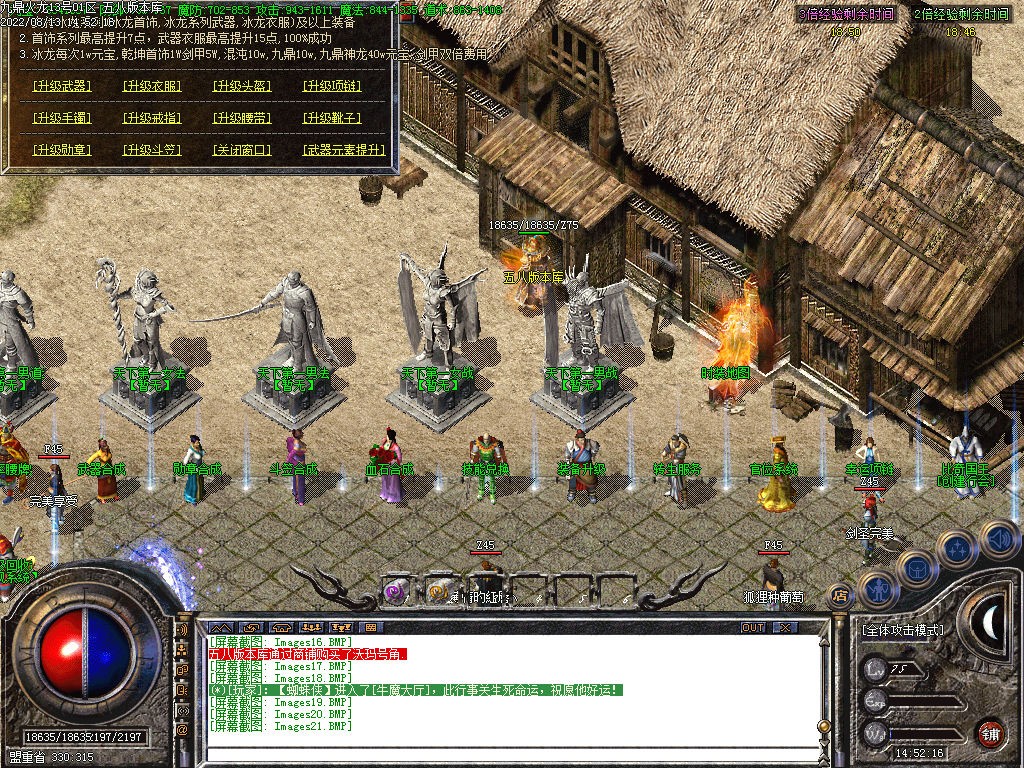Screen dimensions: 1024x768
Task: Choose the 升级靴子 boots upgrade link
Action: click(x=332, y=118)
